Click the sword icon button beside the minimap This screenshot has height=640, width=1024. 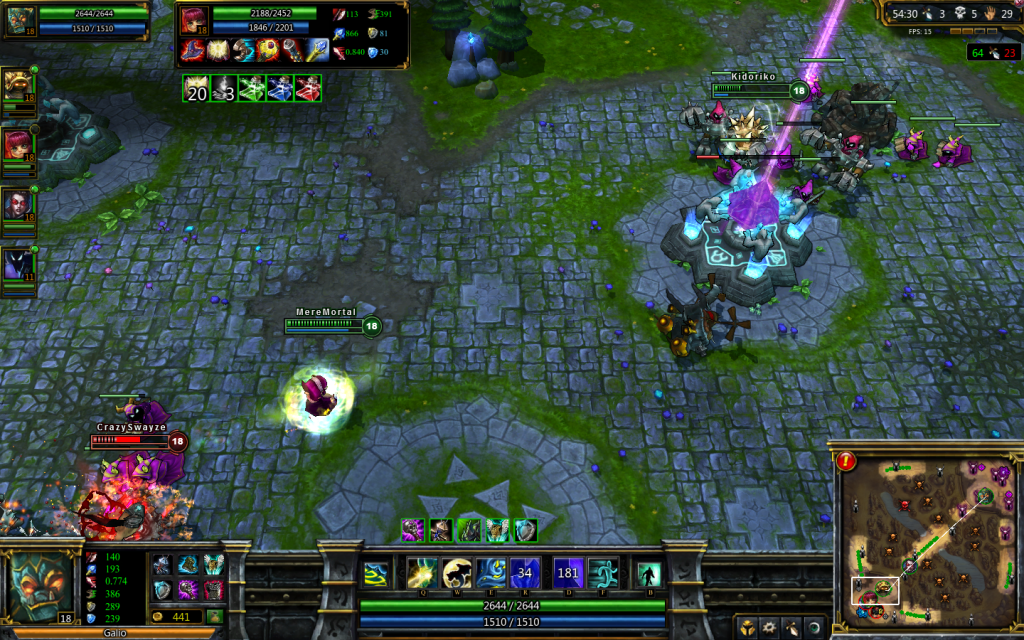coord(792,628)
